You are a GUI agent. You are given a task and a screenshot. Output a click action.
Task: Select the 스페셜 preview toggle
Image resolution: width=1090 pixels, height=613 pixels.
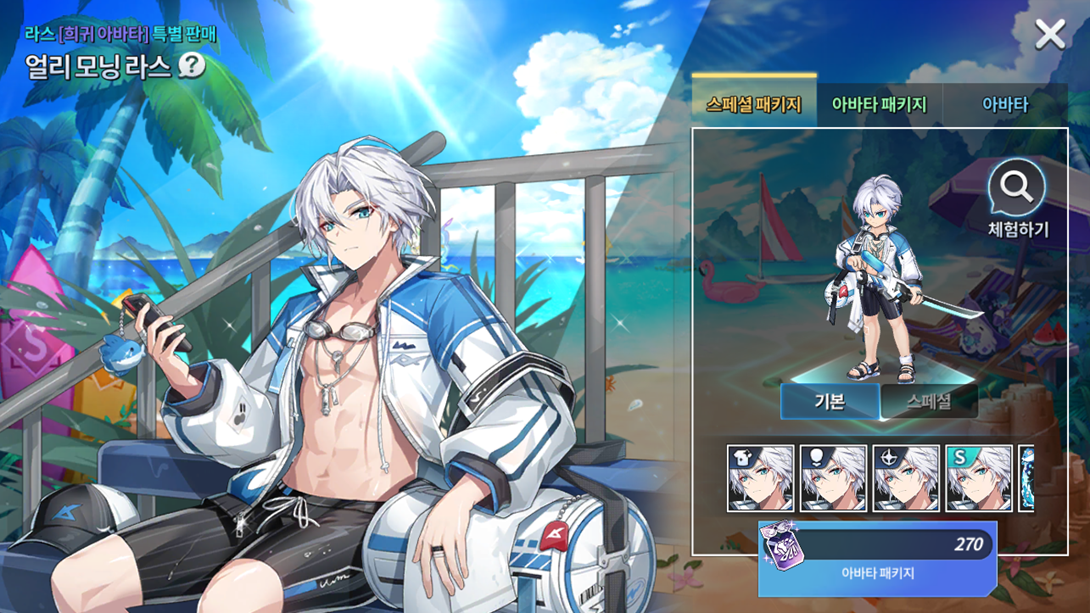click(x=928, y=401)
